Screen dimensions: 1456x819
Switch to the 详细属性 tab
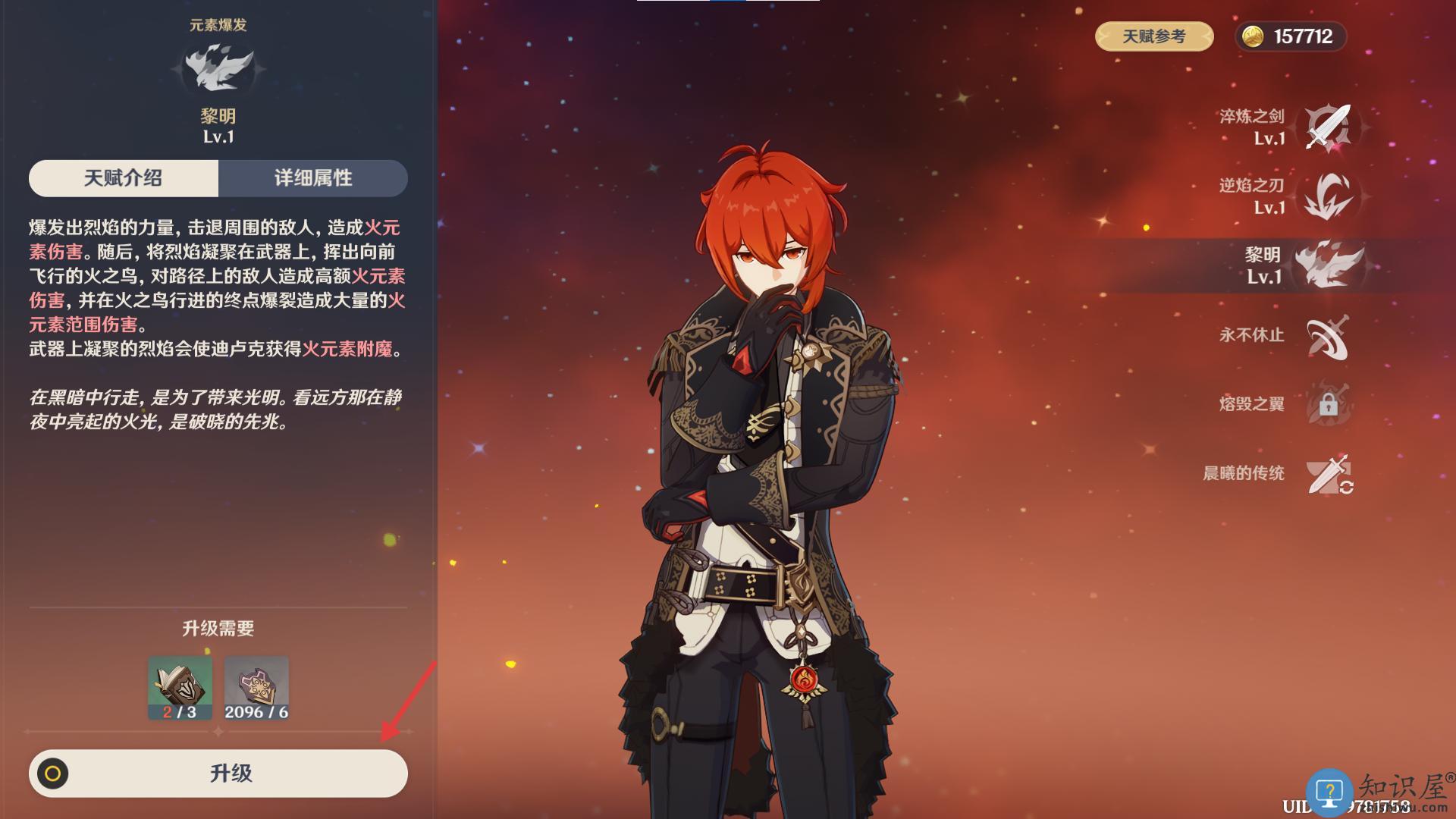[x=313, y=178]
